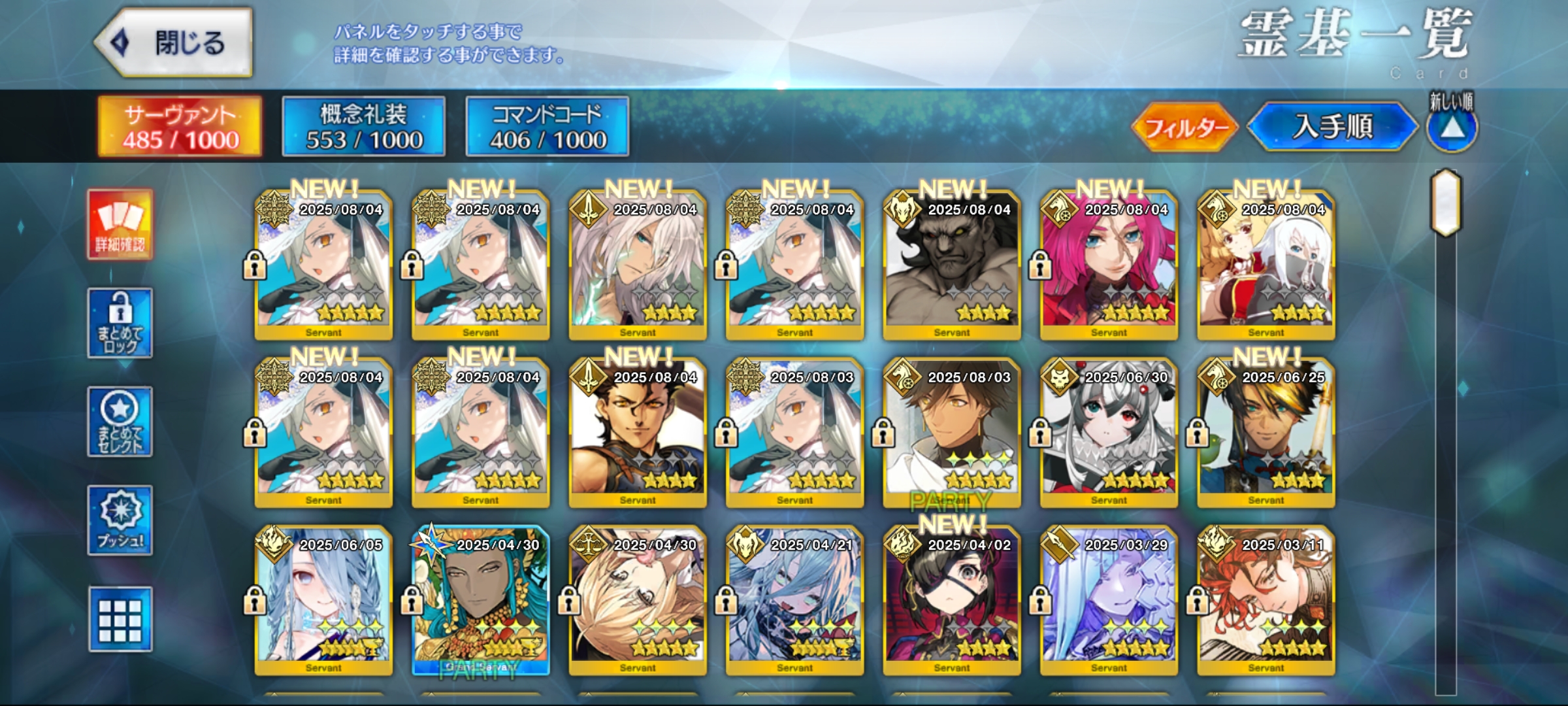
Task: Select the black-skinned berserker servant card
Action: pos(952,265)
